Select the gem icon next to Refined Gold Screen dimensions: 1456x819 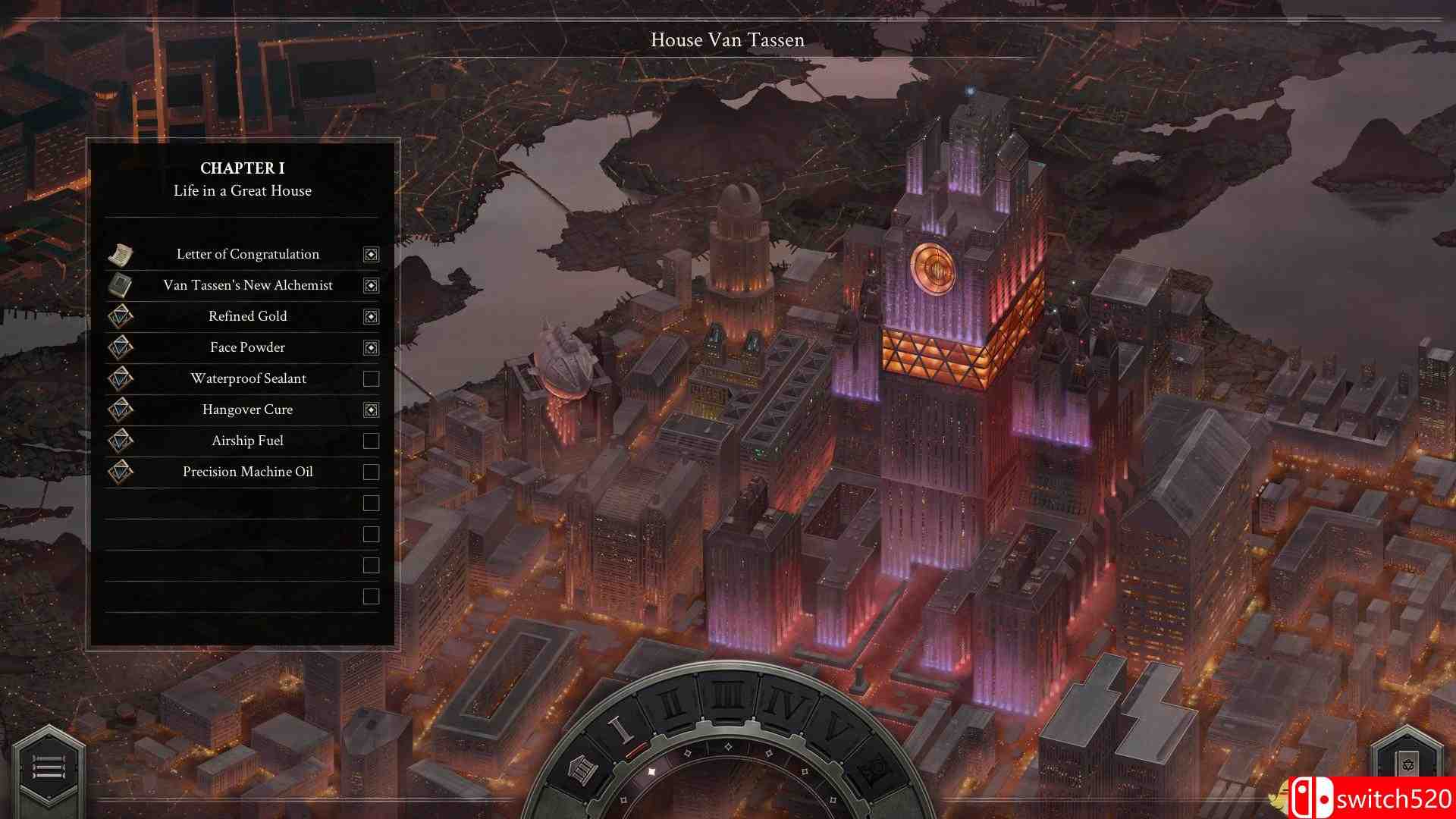point(121,316)
